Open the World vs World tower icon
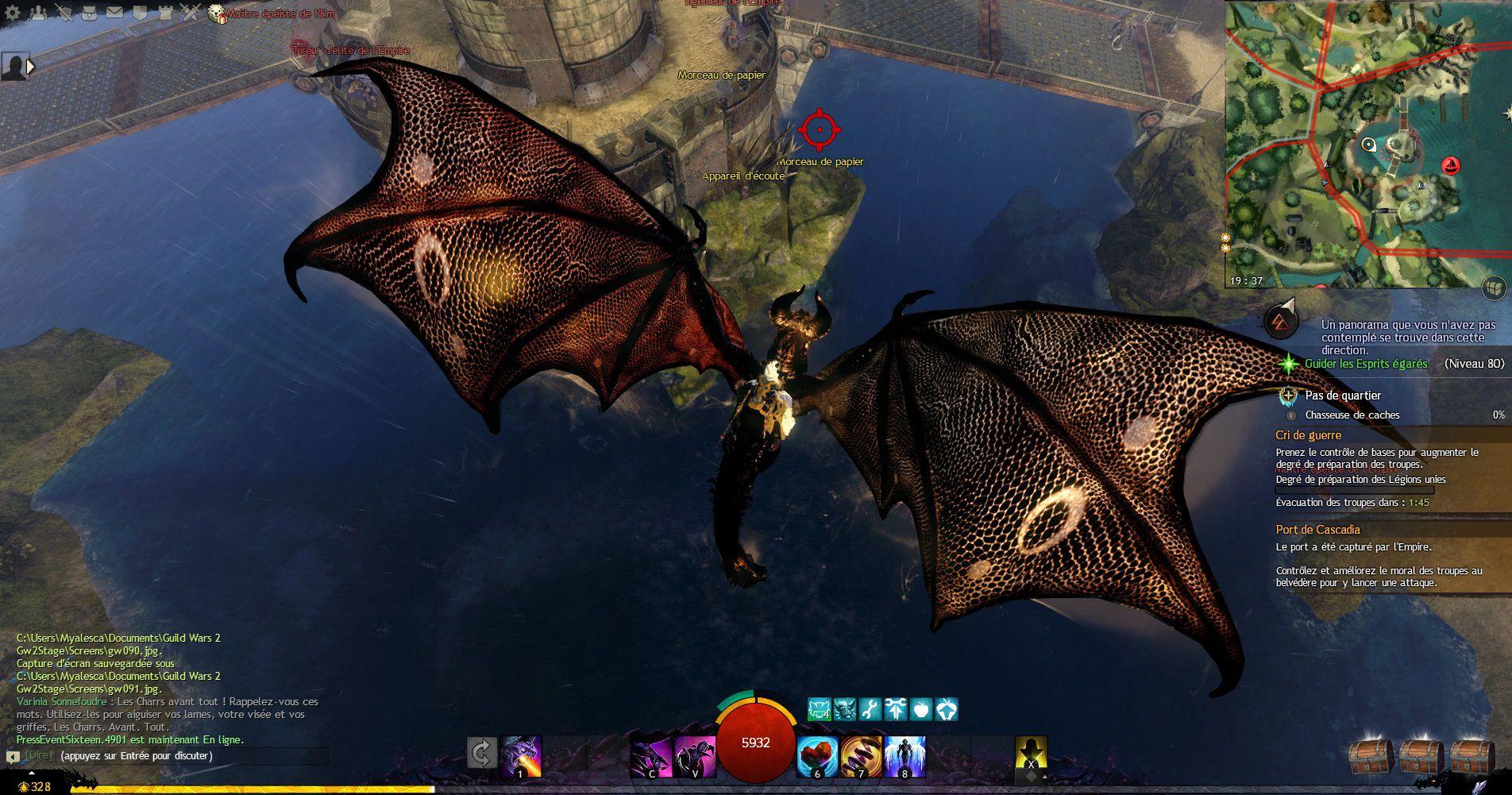1512x795 pixels. (x=165, y=12)
